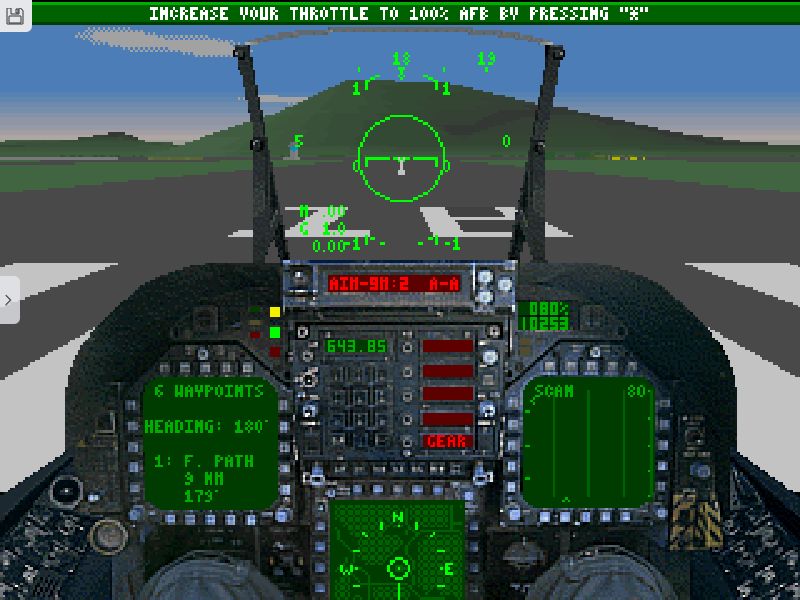Image resolution: width=800 pixels, height=600 pixels.
Task: Select the Waypoints navigation display
Action: (209, 442)
